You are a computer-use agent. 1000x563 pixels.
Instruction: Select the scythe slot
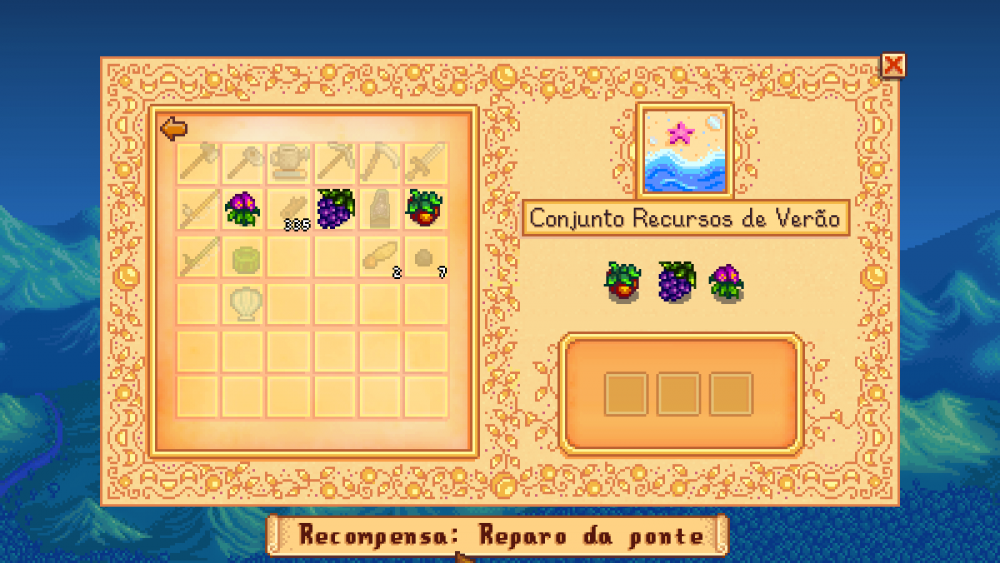pos(379,161)
